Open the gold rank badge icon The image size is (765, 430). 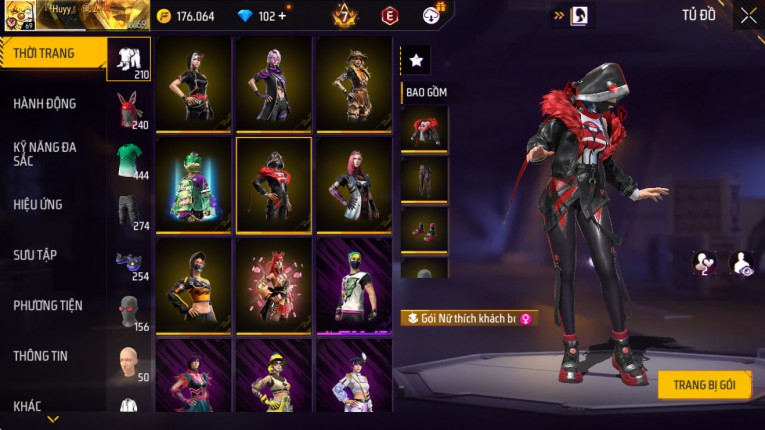343,16
